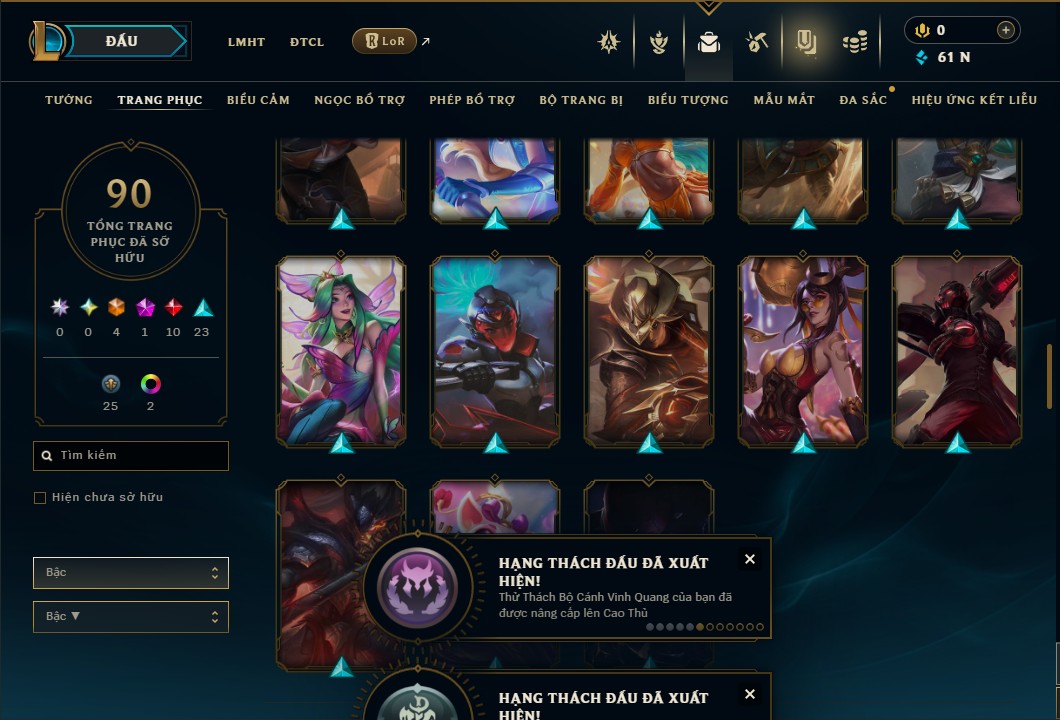Click the ĐẤU play button
Viewport: 1060px width, 720px height.
click(x=122, y=41)
